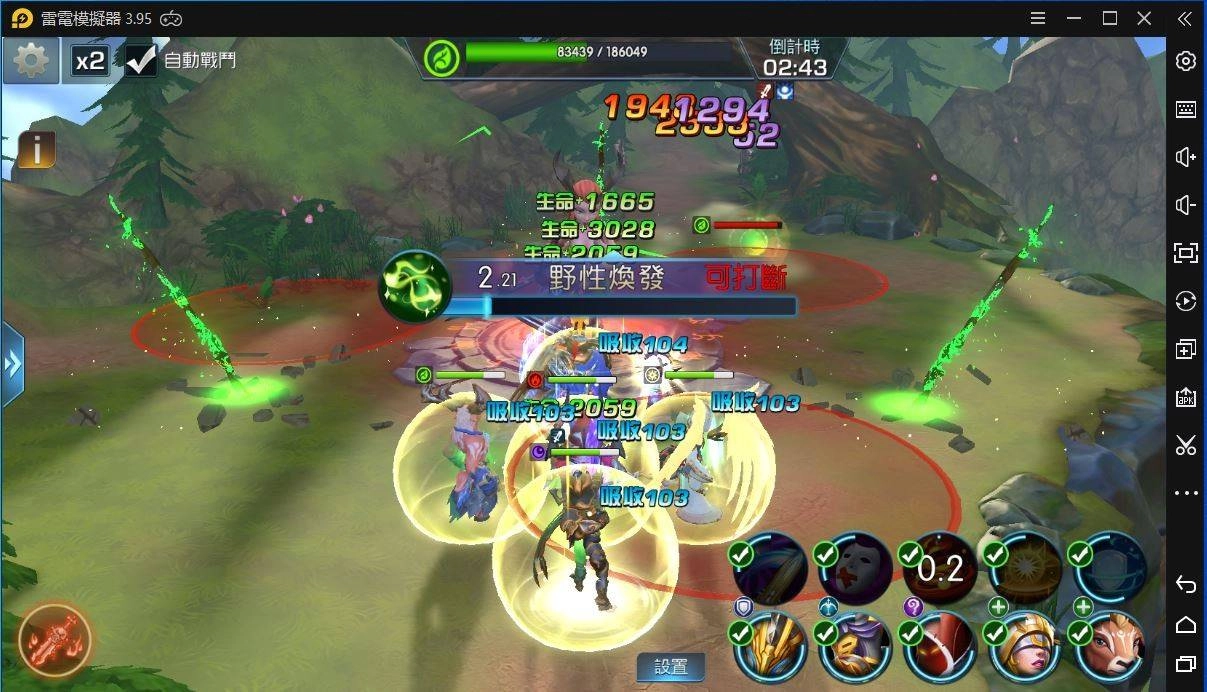Close the emulator window
Viewport: 1207px width, 692px height.
coord(1144,18)
